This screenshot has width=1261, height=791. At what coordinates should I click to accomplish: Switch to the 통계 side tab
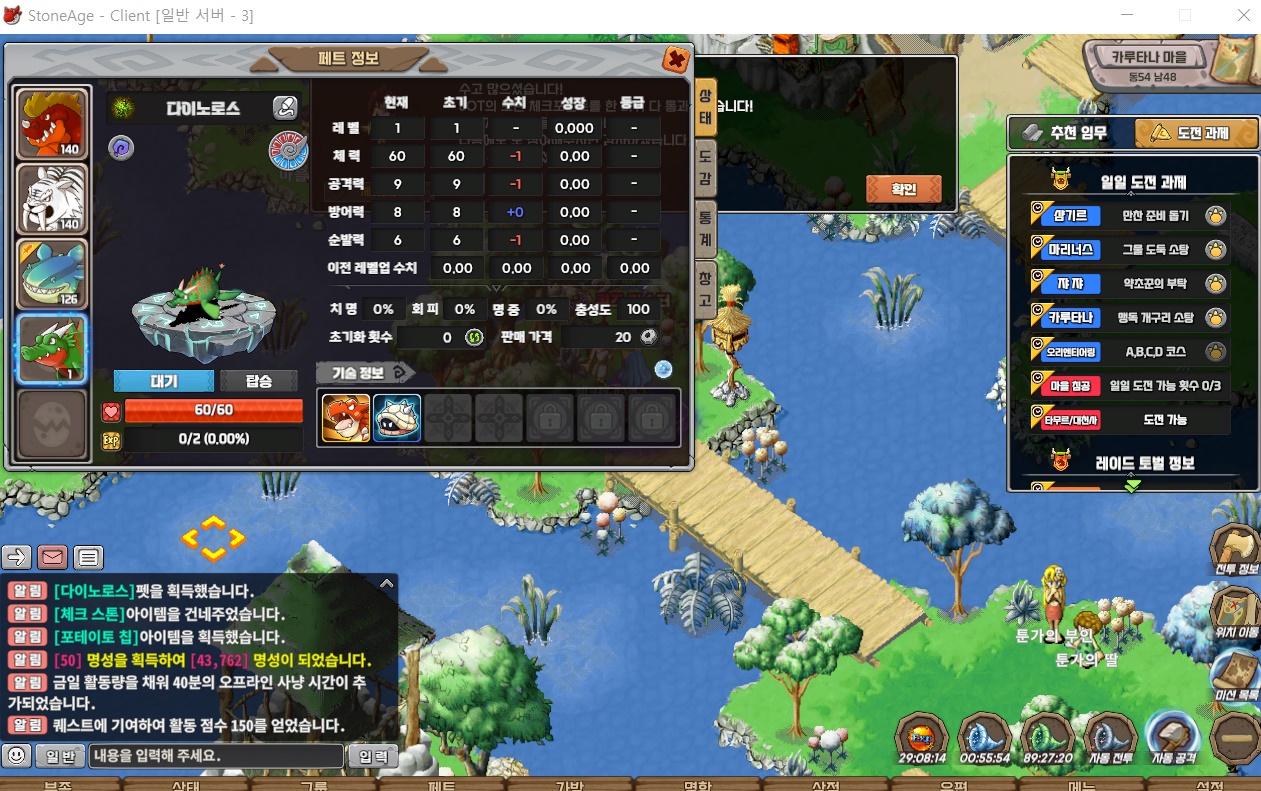(x=705, y=226)
